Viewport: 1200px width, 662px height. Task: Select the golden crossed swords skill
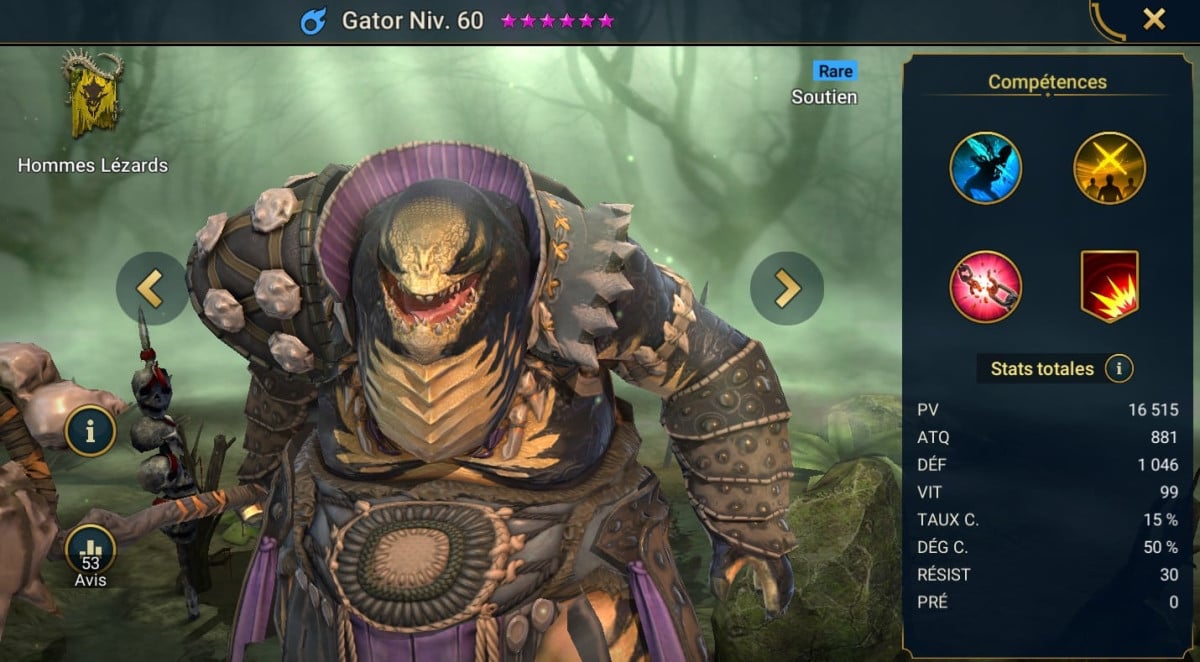click(x=1109, y=168)
